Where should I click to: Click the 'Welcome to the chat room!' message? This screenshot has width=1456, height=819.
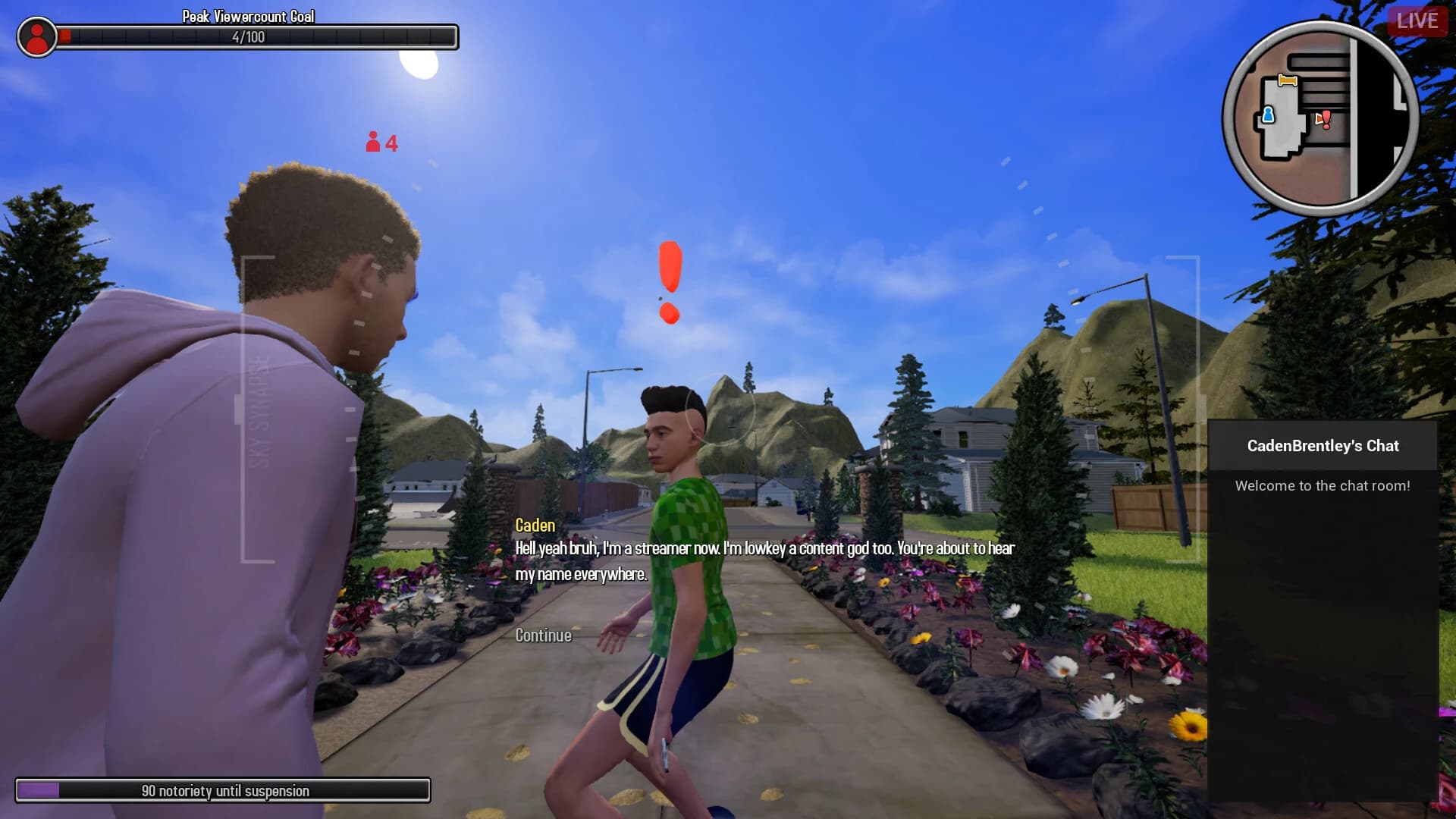(1323, 486)
